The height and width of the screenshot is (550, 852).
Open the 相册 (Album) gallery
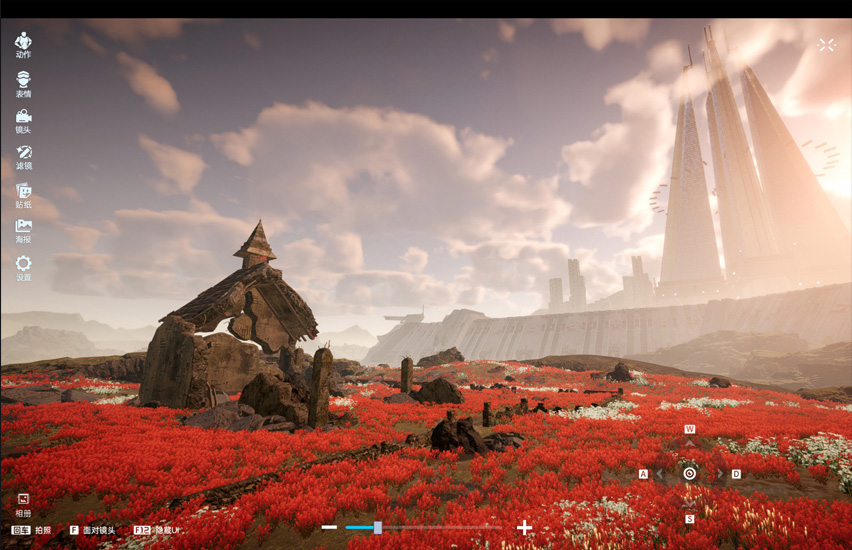(23, 502)
